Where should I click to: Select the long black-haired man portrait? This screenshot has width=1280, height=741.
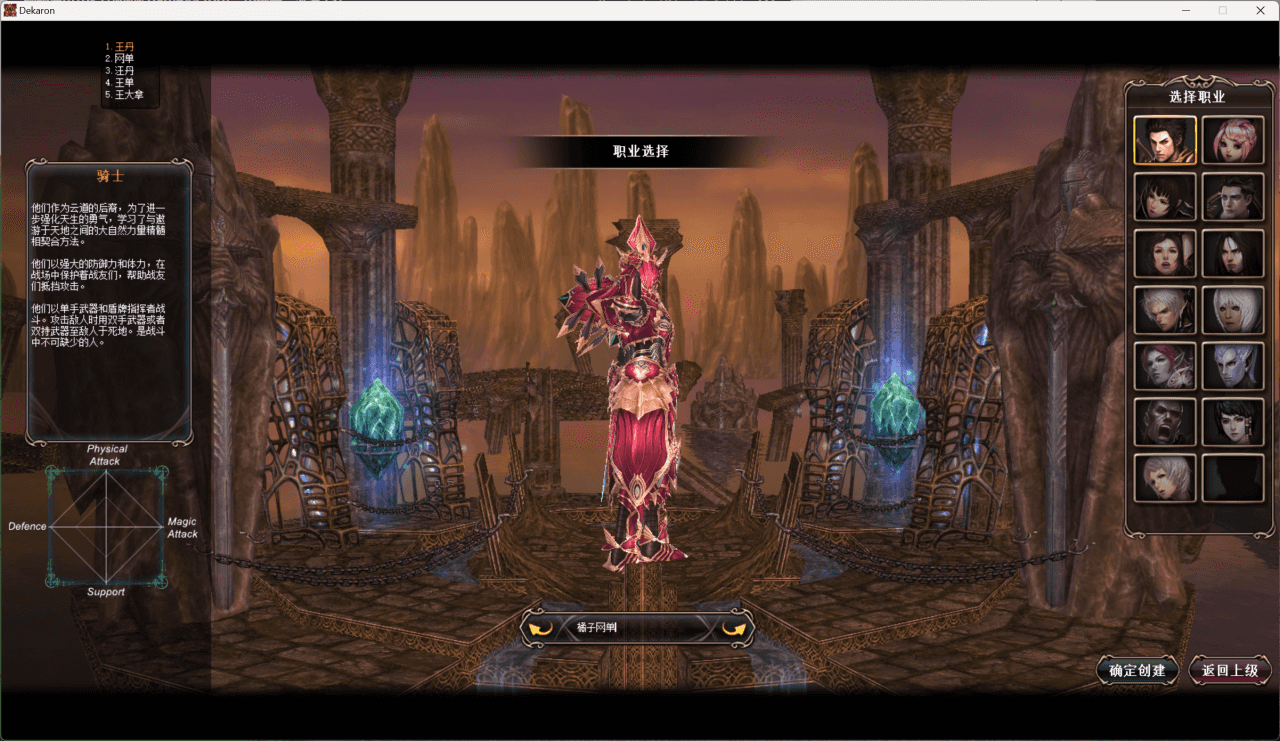pos(1232,253)
